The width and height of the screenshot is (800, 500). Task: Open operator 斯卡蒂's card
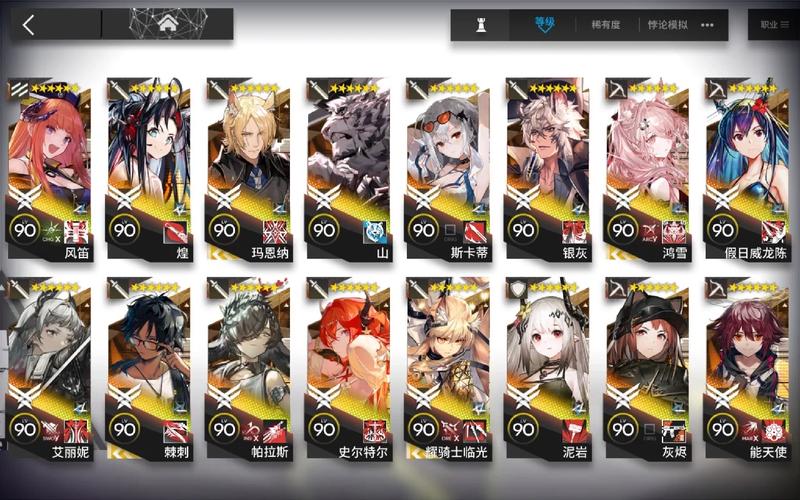[x=447, y=165]
